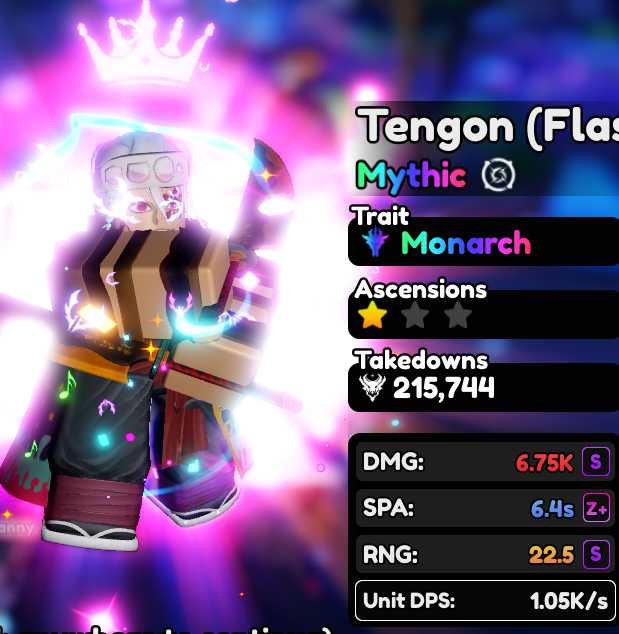Click the circular element icon beside Mythic
The width and height of the screenshot is (619, 634).
click(x=497, y=176)
